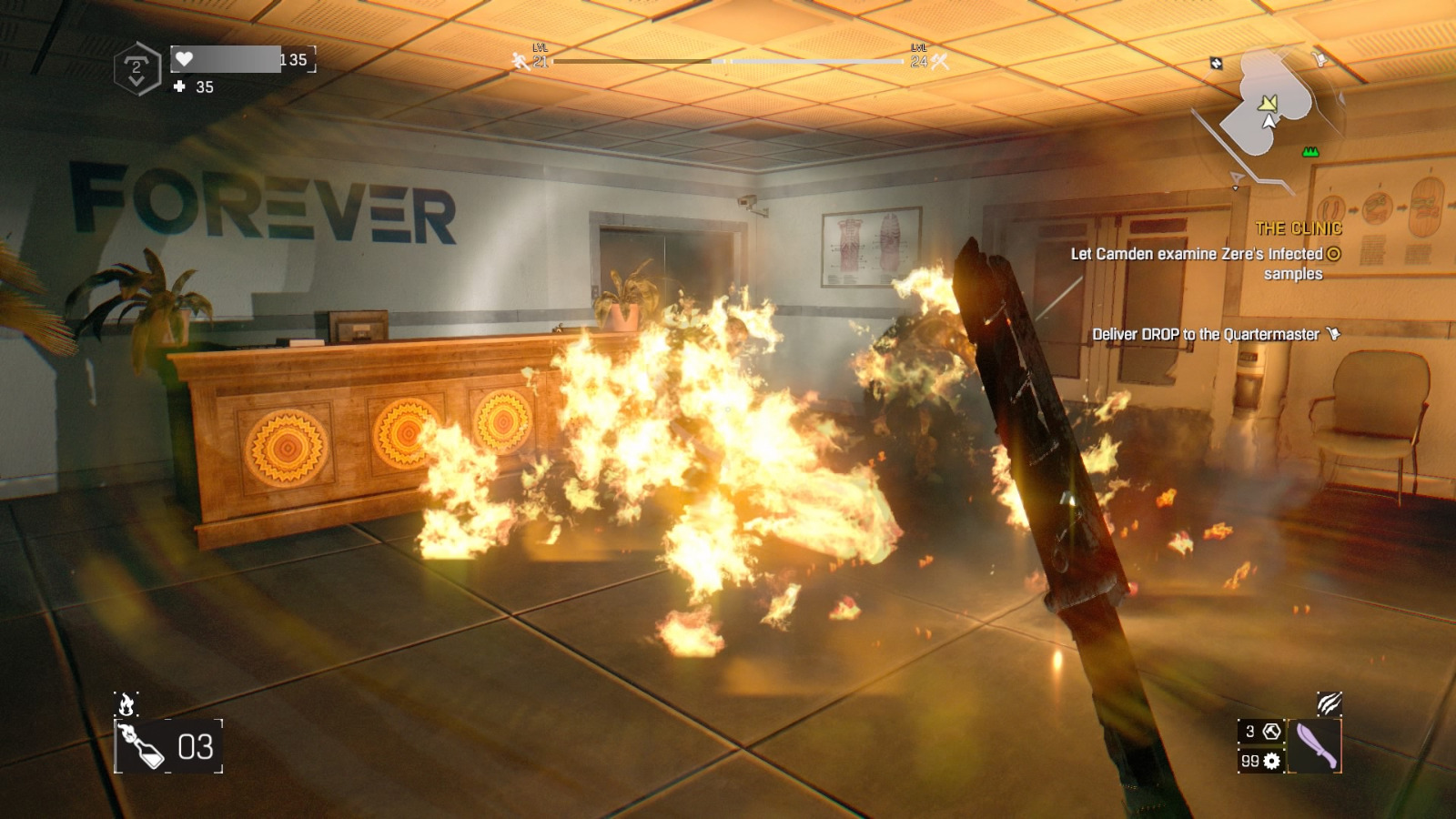Toggle the green herb marker on the minimap
The image size is (1456, 819).
[x=1311, y=151]
